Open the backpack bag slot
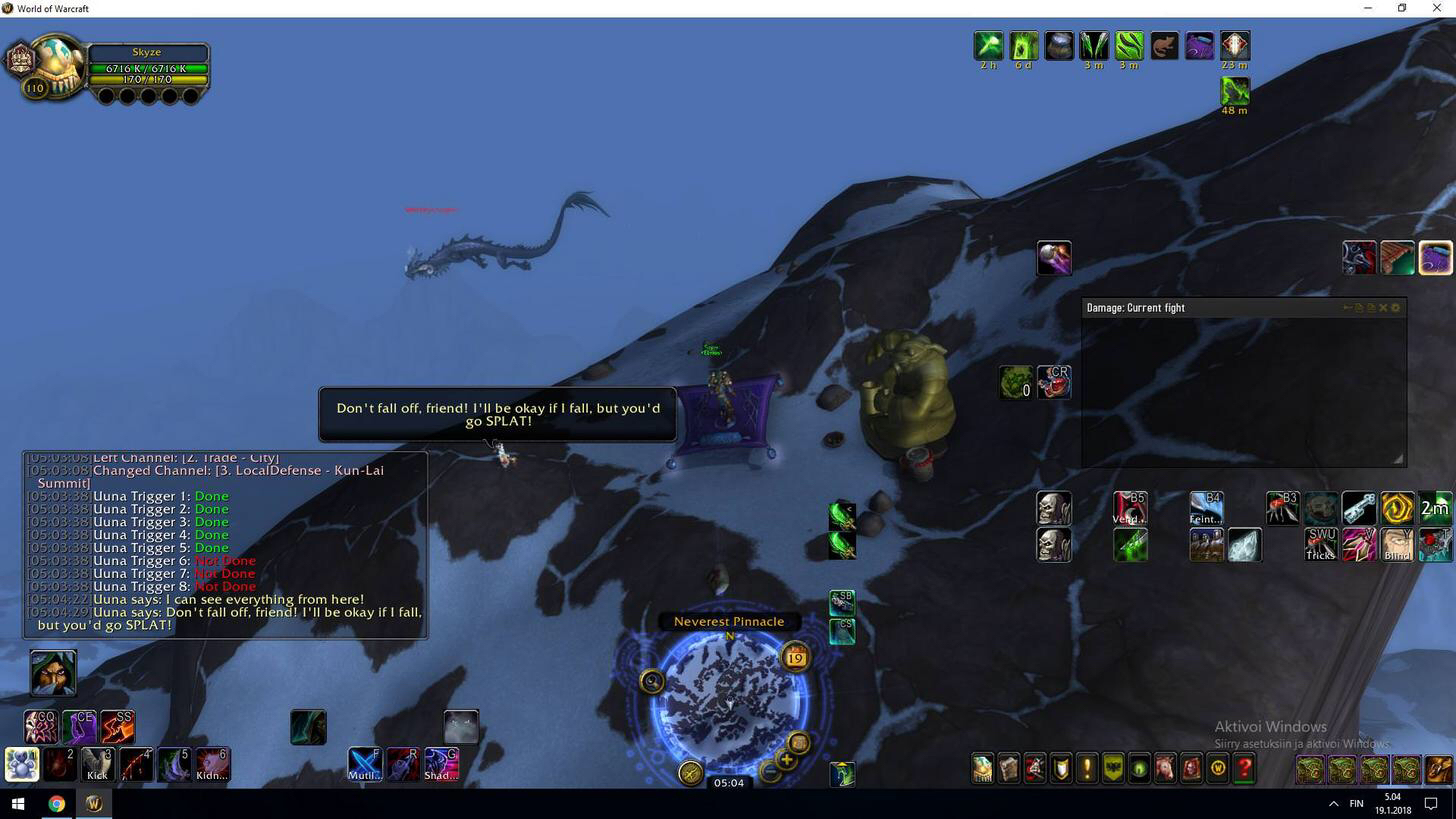 [1438, 769]
